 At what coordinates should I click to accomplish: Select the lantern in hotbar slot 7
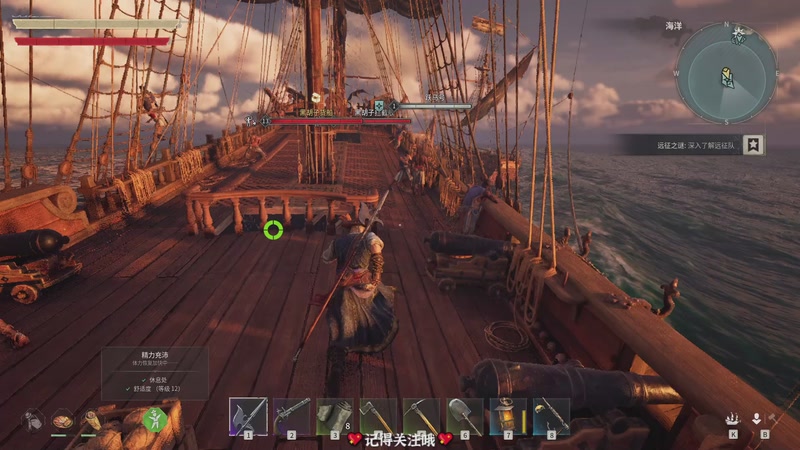508,416
